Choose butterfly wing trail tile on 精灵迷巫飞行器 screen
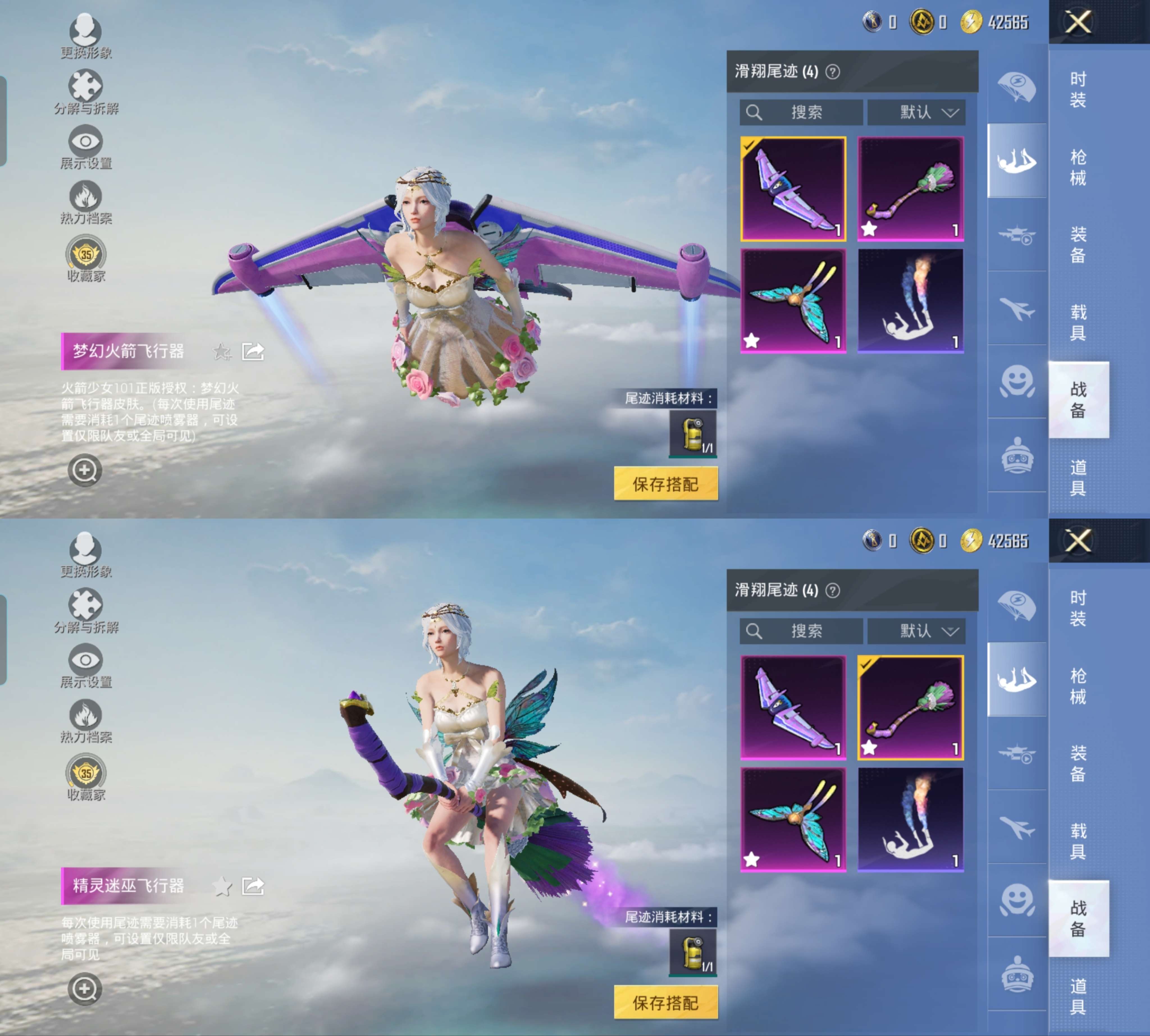The height and width of the screenshot is (1036, 1150). (793, 819)
